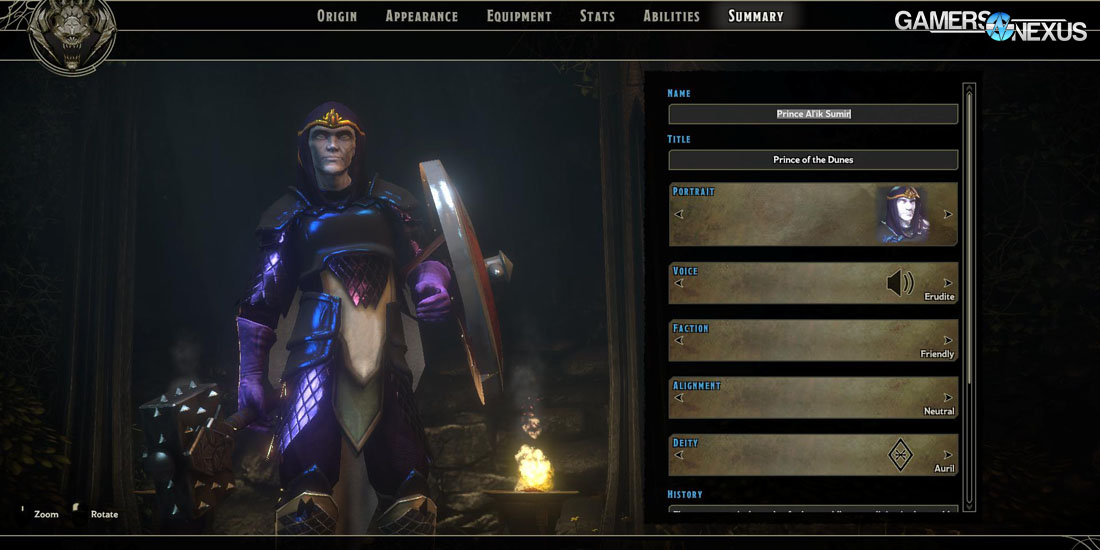Click the wolf emblem logo
The image size is (1100, 550).
coord(71,37)
